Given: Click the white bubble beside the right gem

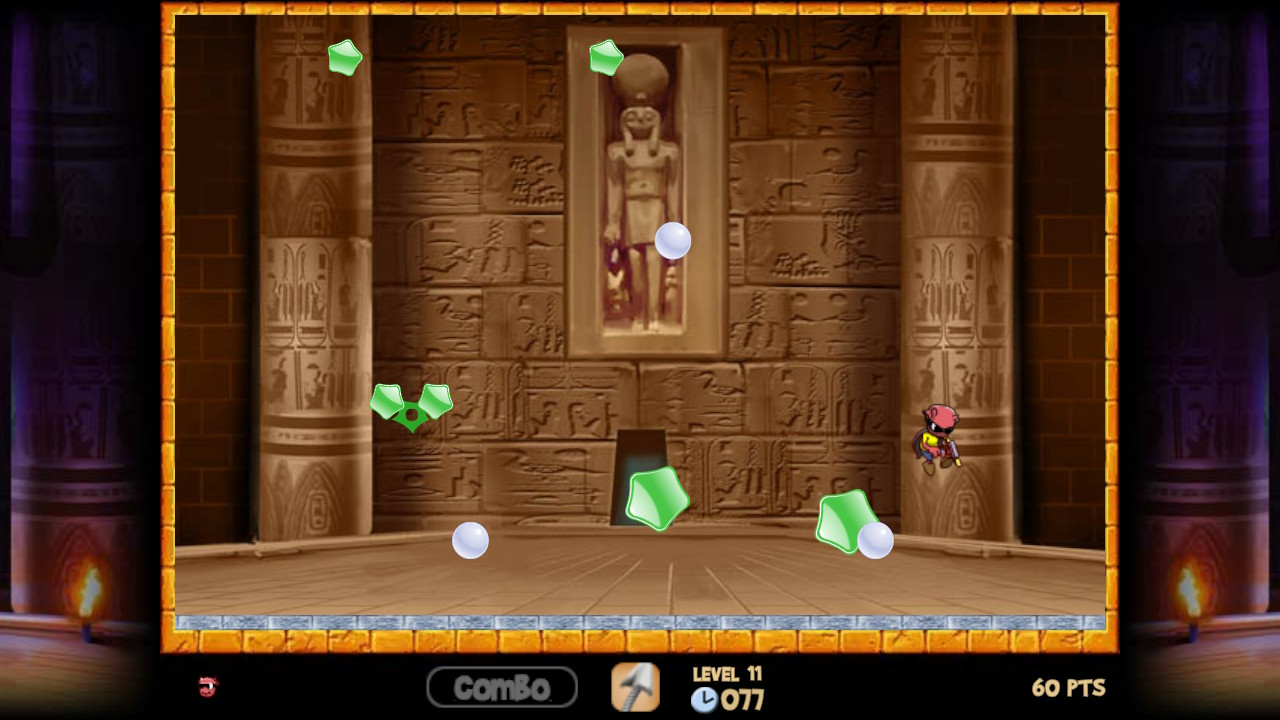Looking at the screenshot, I should [x=875, y=541].
